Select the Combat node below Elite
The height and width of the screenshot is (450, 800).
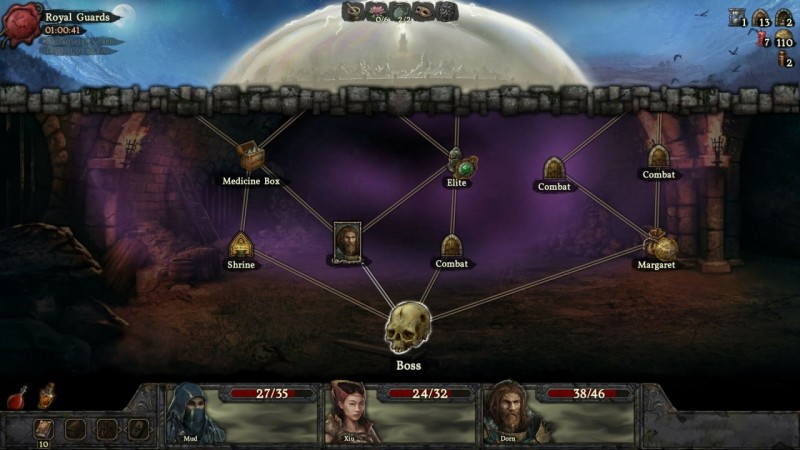pyautogui.click(x=451, y=245)
